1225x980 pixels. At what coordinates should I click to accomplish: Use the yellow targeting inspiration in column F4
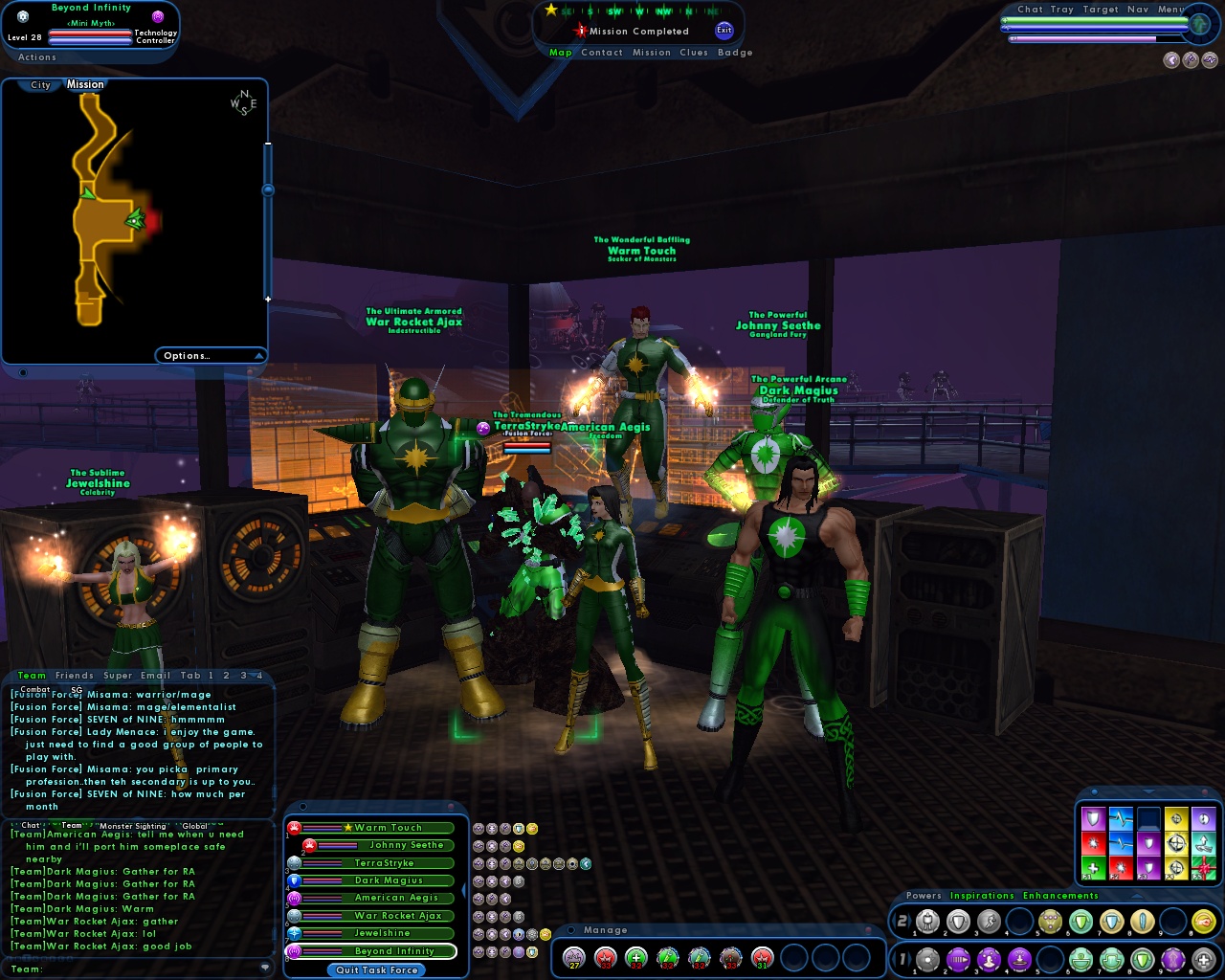pyautogui.click(x=1176, y=867)
